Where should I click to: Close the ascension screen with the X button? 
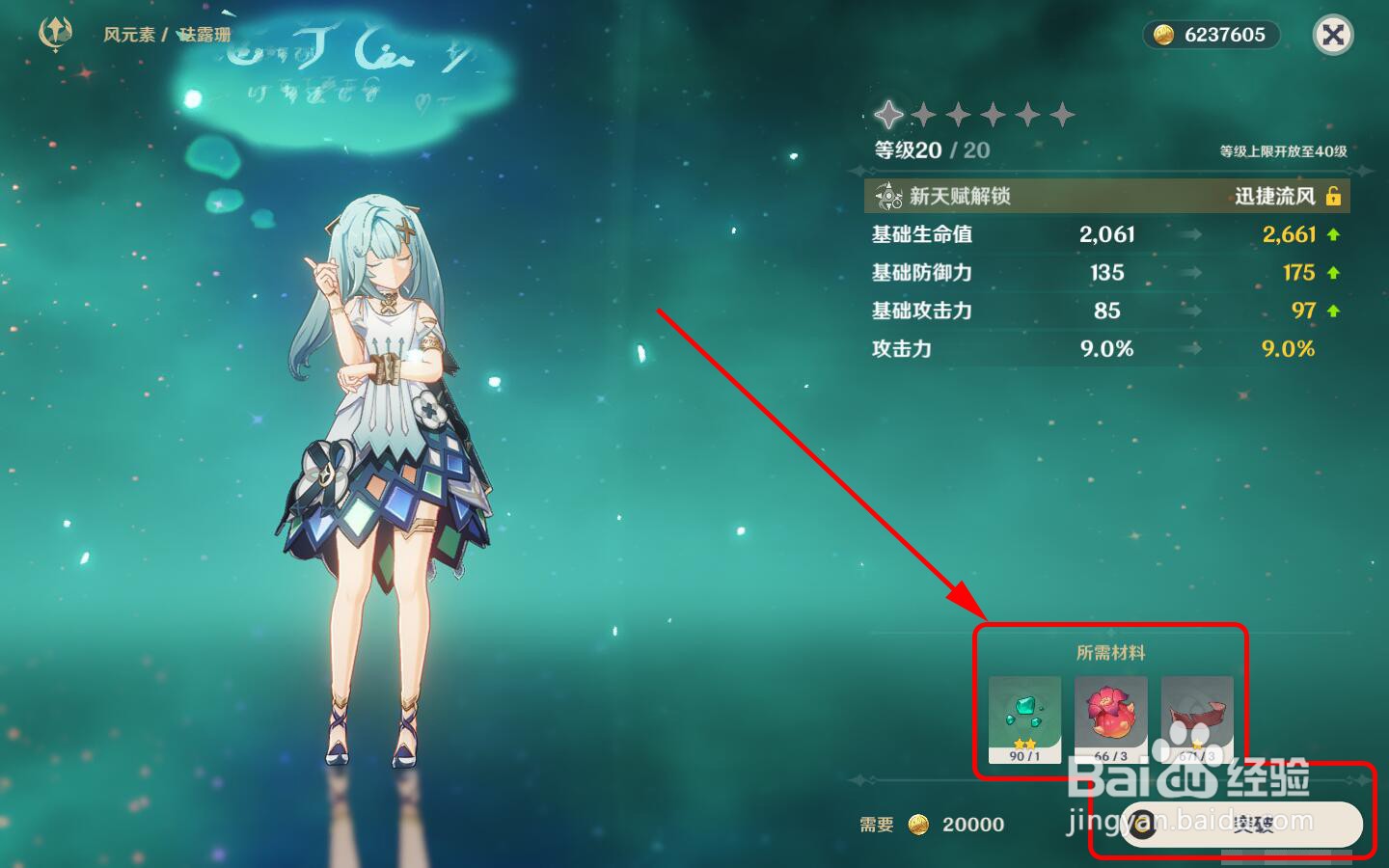point(1333,36)
